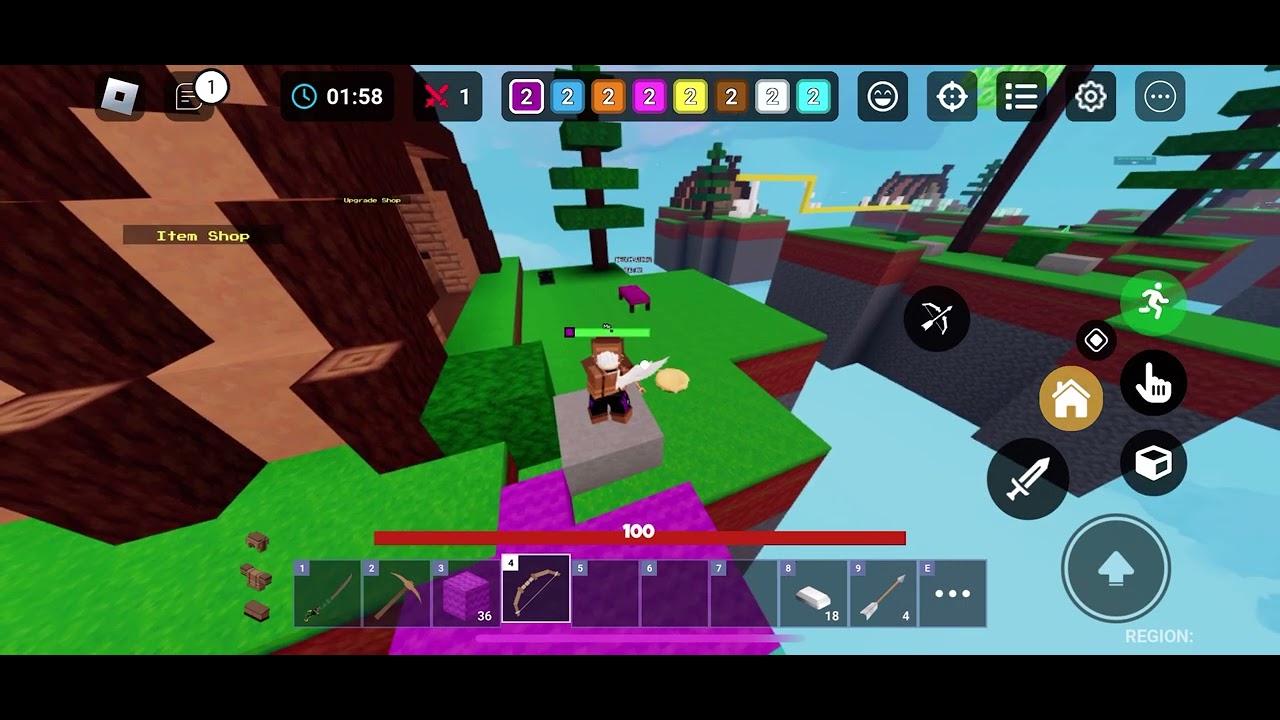Open the three-dot more options menu
Screen dimensions: 1280x720
pos(1160,97)
